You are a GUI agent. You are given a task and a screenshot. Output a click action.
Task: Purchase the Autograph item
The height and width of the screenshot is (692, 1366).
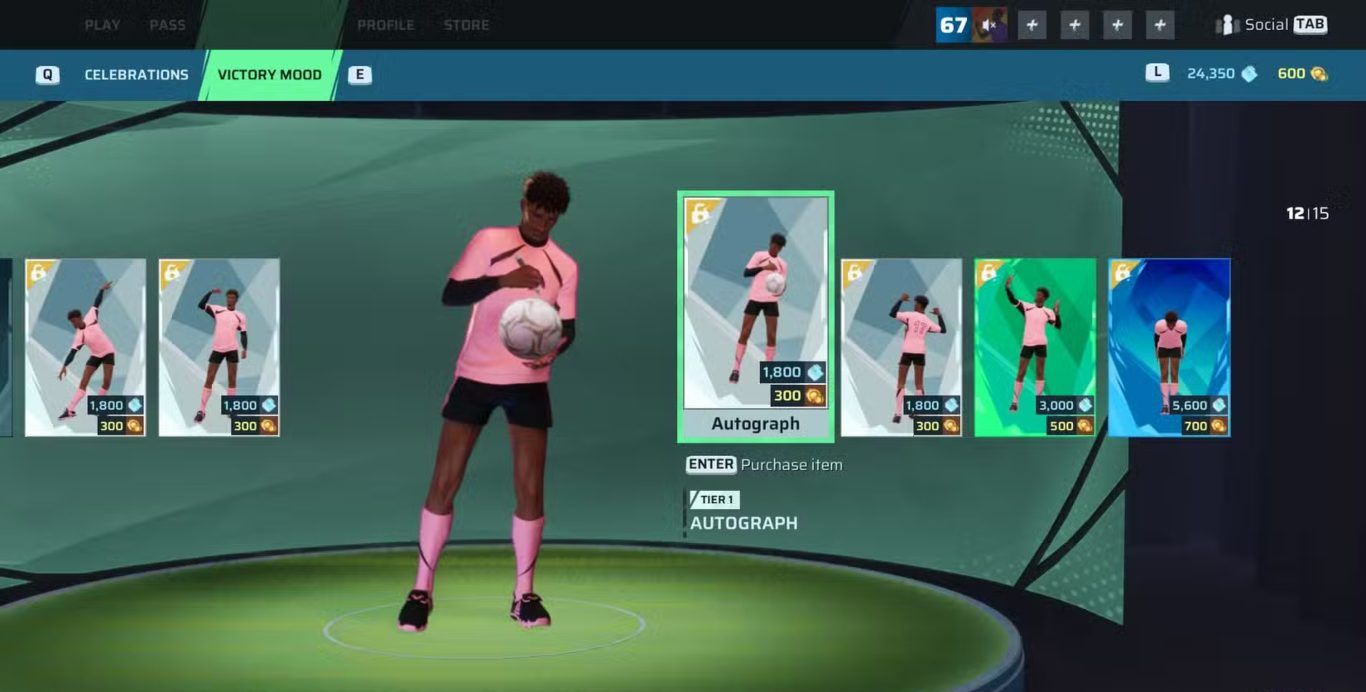(x=765, y=465)
